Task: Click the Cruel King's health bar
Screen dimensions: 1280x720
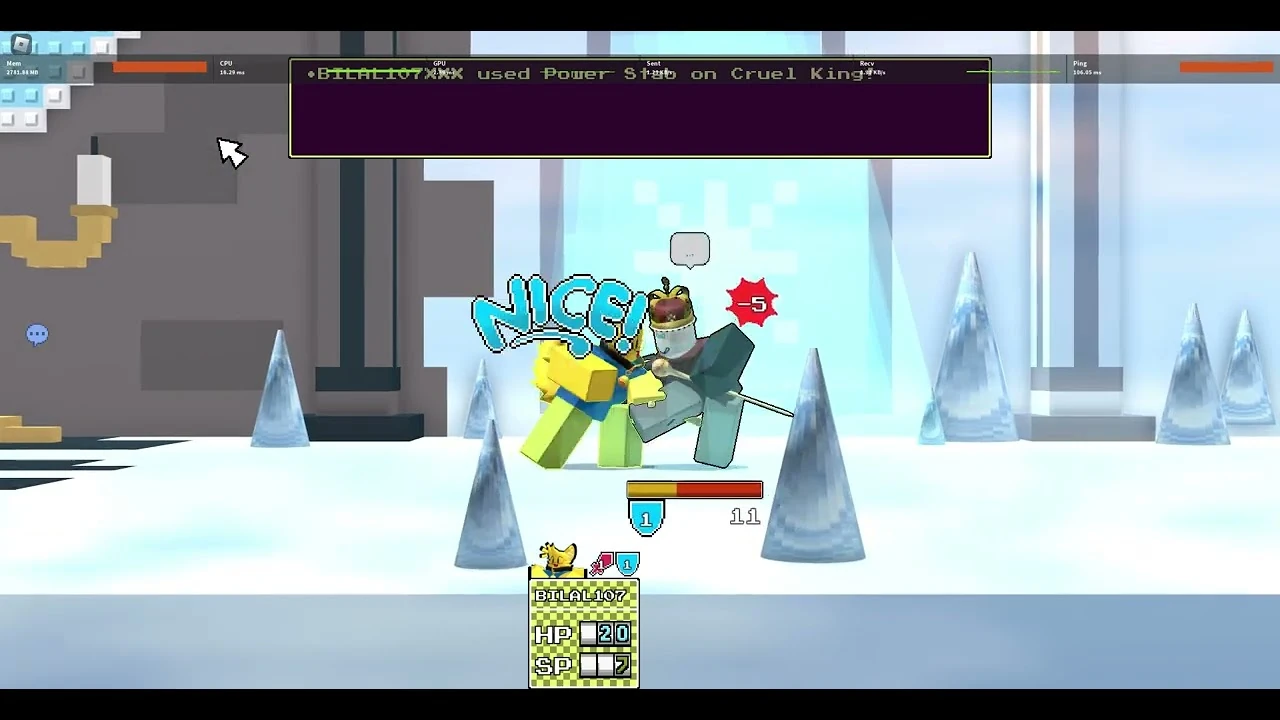Action: point(694,489)
